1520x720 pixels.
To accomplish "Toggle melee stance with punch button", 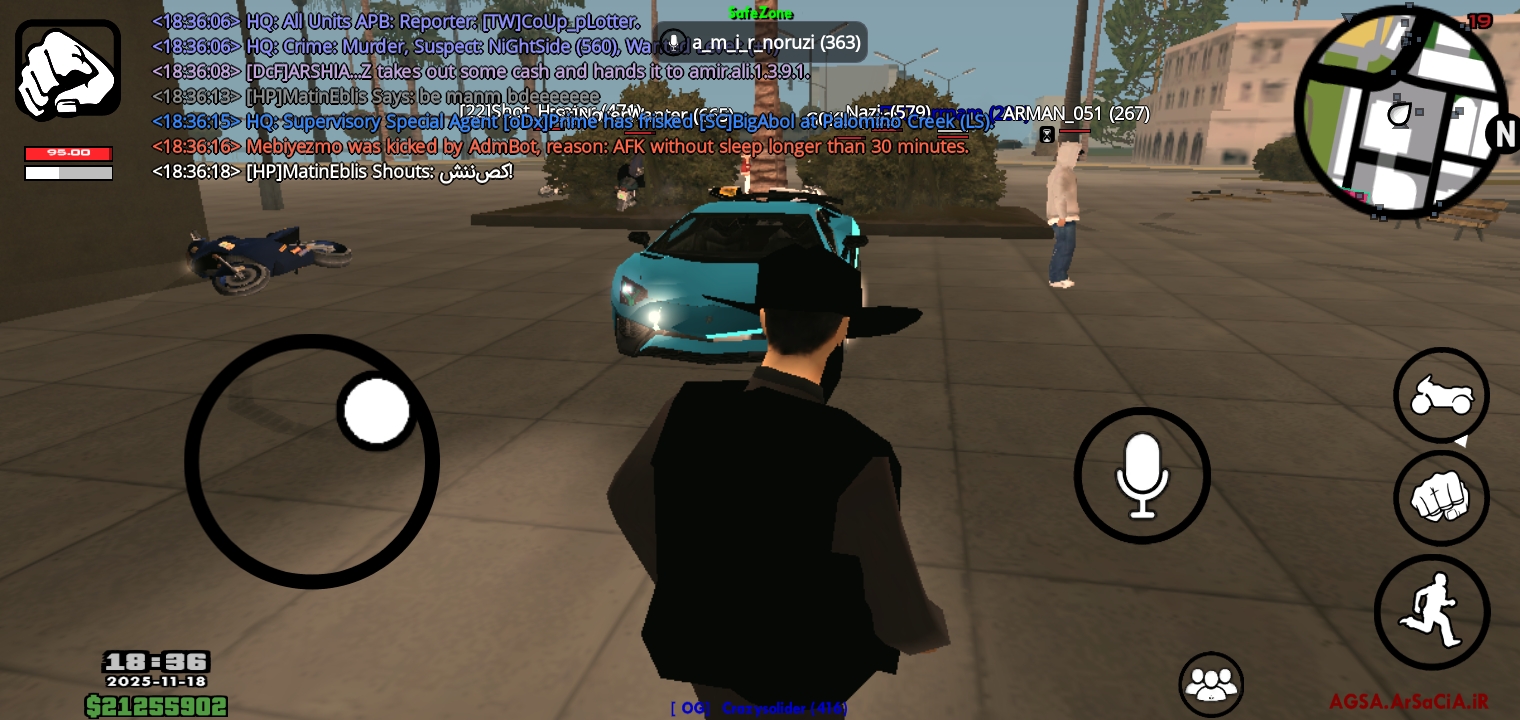I will (1441, 497).
